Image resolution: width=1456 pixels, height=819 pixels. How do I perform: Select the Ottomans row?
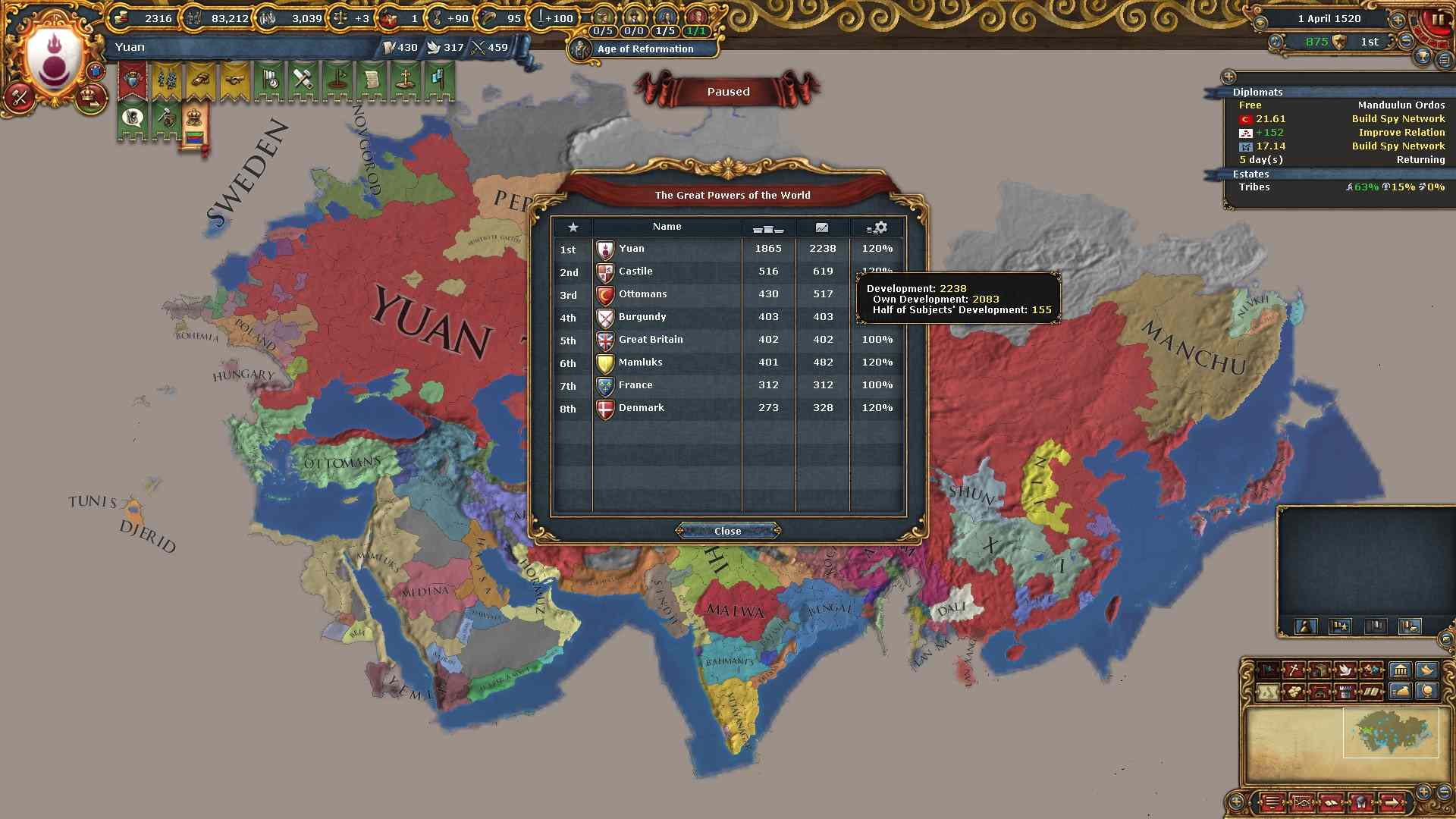coord(642,294)
